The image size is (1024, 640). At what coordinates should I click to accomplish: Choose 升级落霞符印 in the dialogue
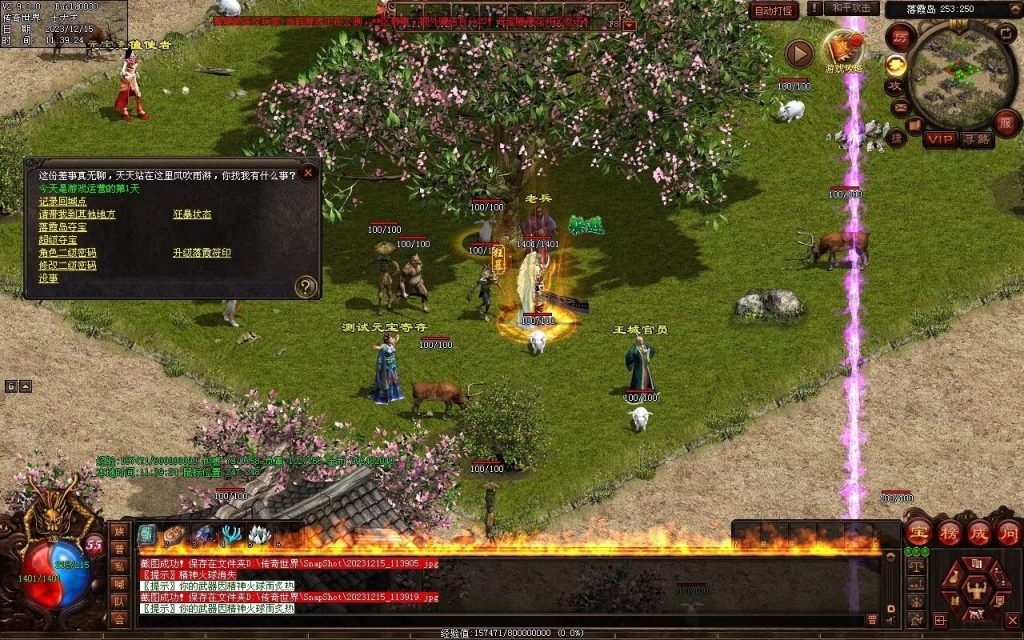pos(202,253)
